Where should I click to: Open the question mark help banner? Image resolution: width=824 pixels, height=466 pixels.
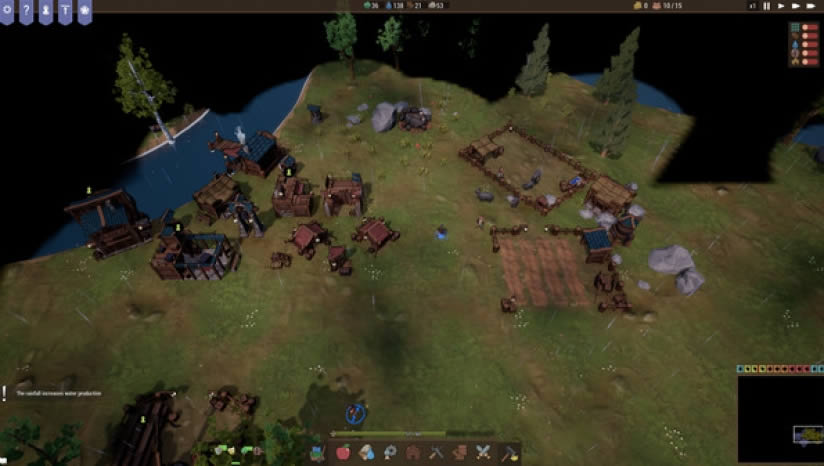click(x=25, y=9)
